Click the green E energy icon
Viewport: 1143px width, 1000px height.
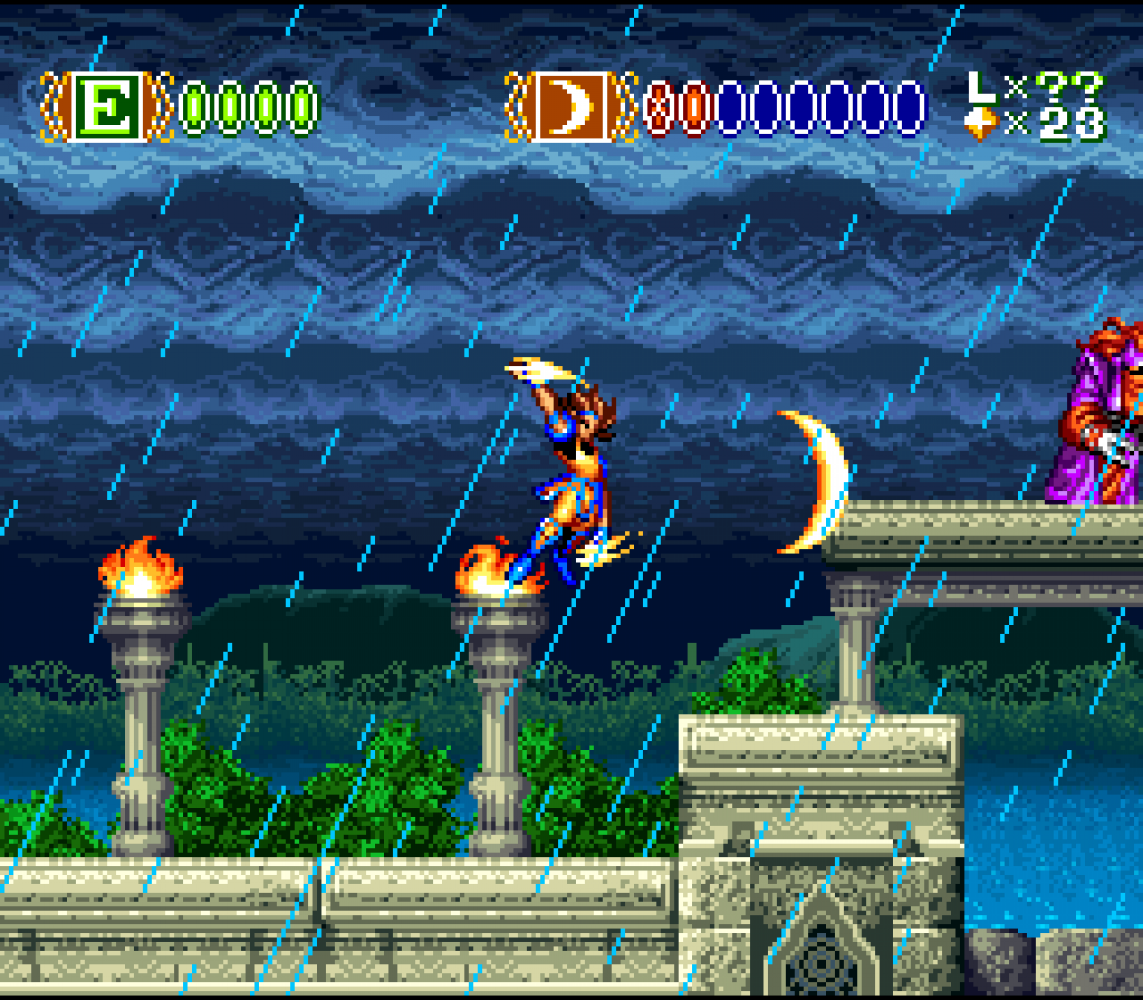click(x=107, y=106)
